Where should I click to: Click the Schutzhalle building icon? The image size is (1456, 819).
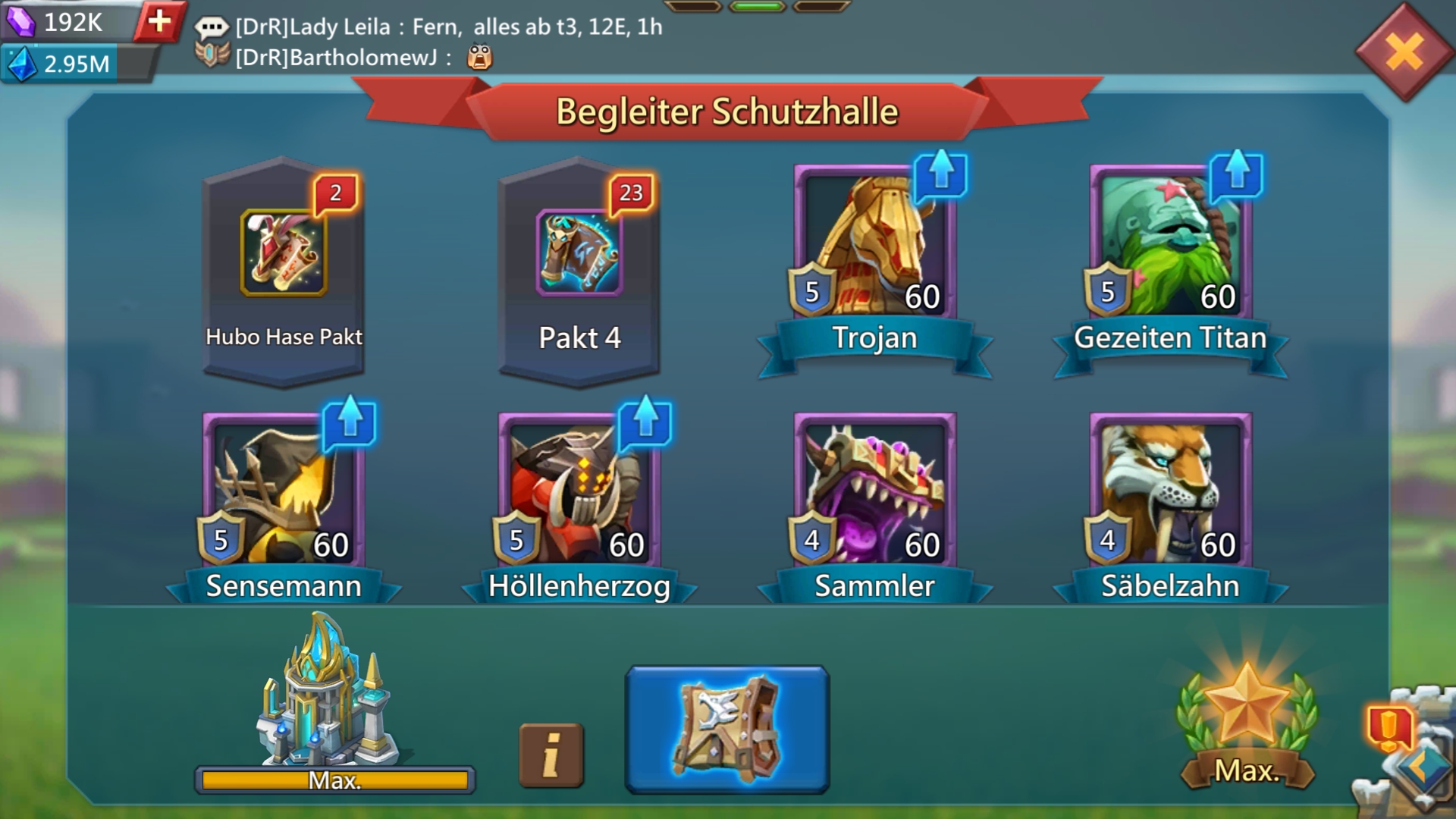point(328,694)
